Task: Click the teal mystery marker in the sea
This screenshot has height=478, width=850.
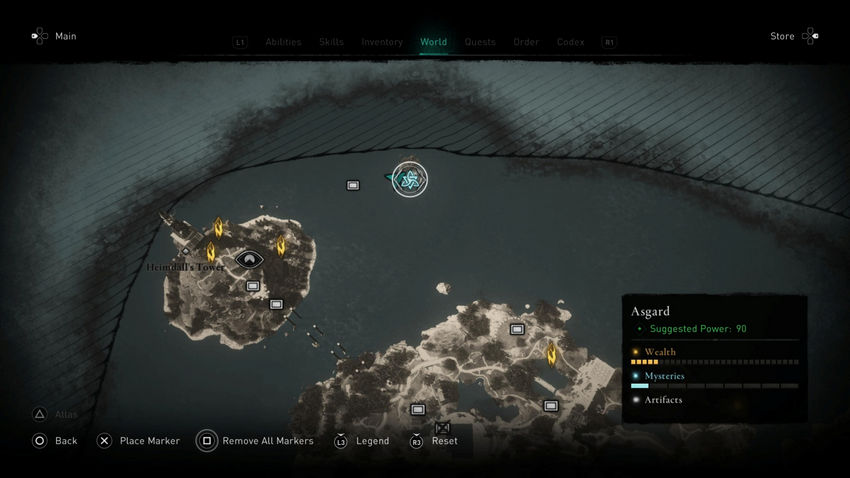Action: (409, 180)
